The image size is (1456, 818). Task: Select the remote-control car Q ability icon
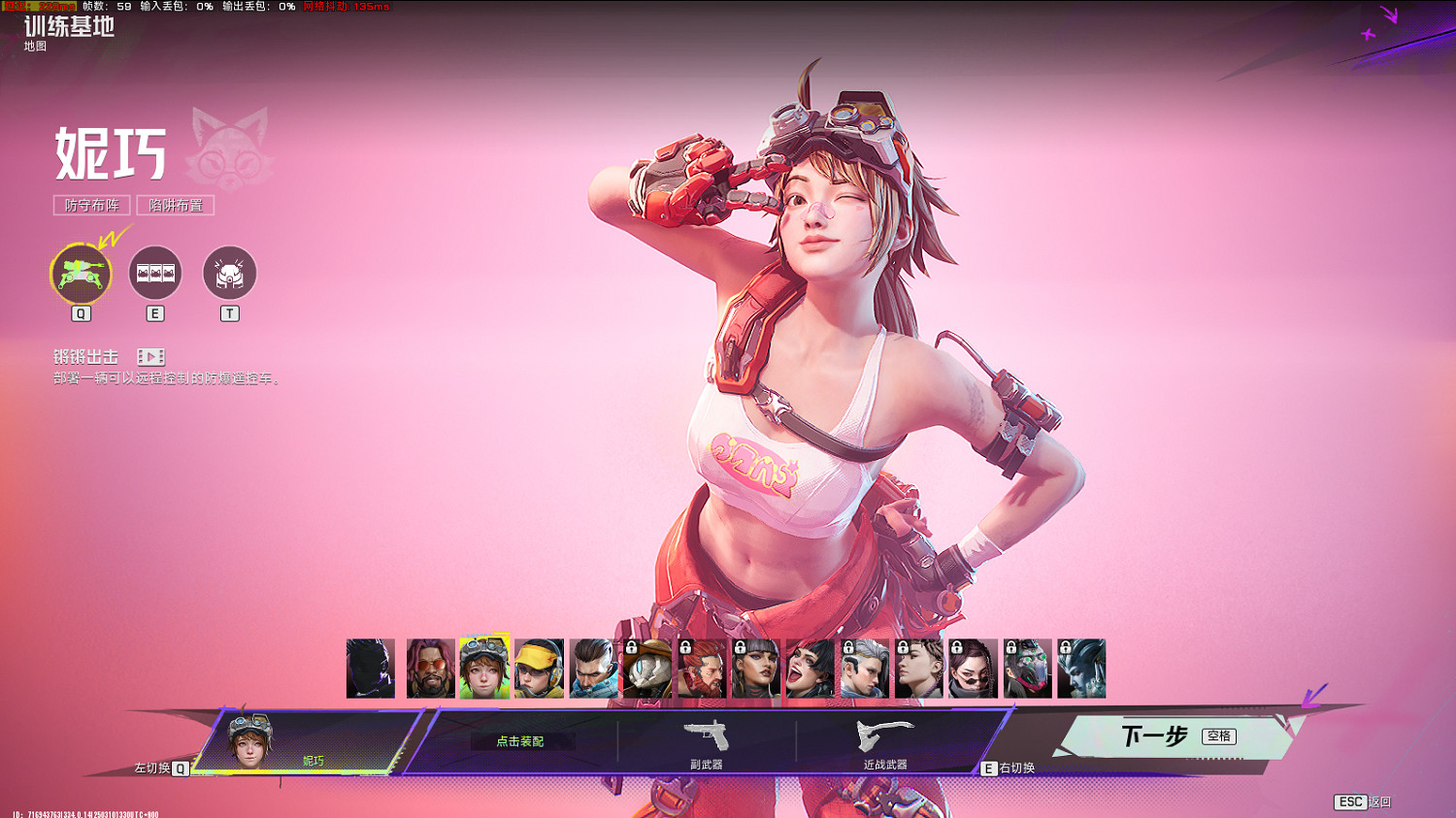81,274
